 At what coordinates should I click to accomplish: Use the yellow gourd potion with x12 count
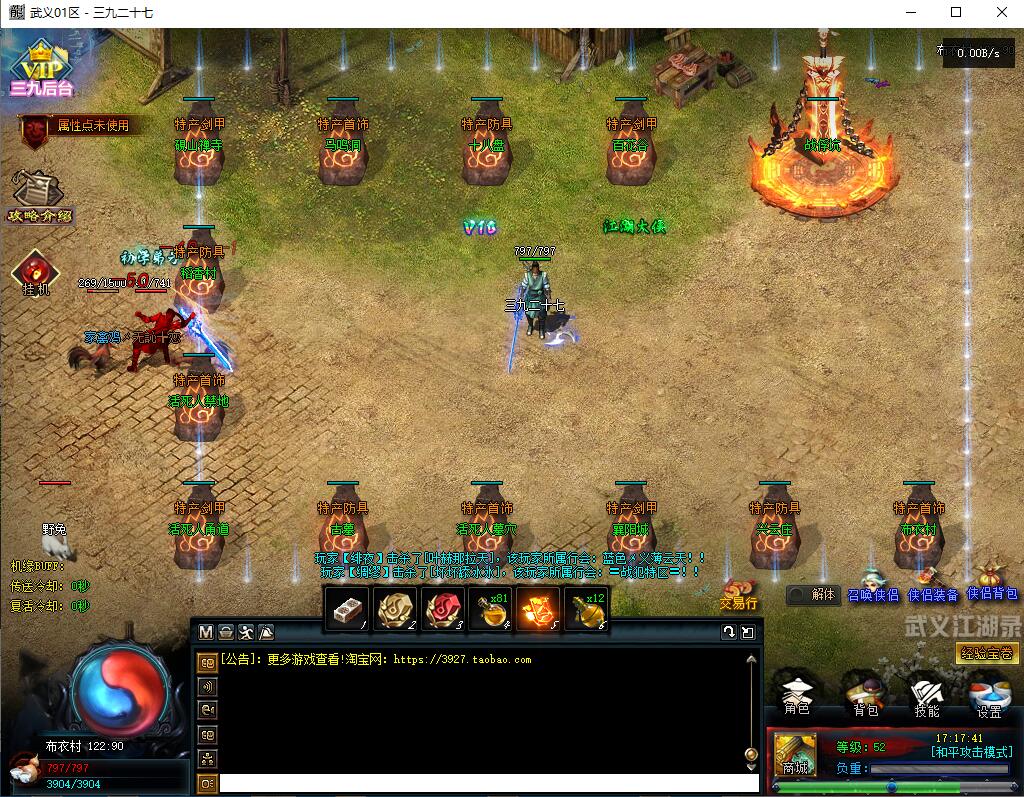coord(587,609)
